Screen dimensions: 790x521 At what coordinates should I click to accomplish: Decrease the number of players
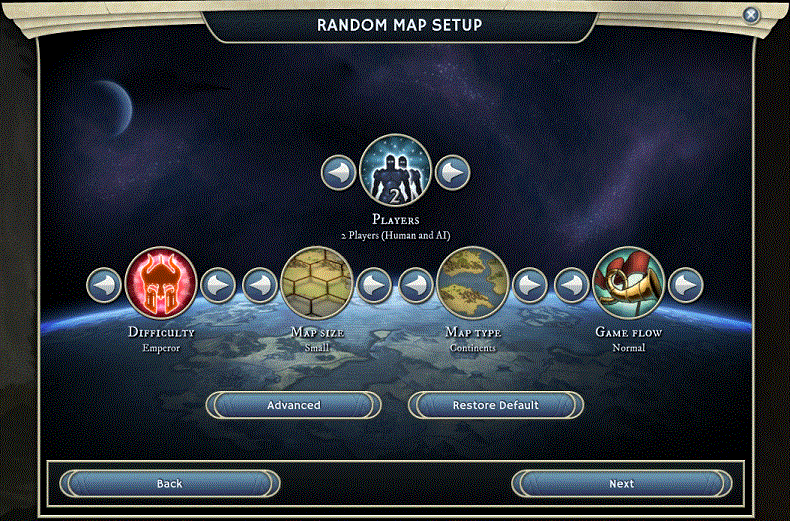pyautogui.click(x=338, y=172)
